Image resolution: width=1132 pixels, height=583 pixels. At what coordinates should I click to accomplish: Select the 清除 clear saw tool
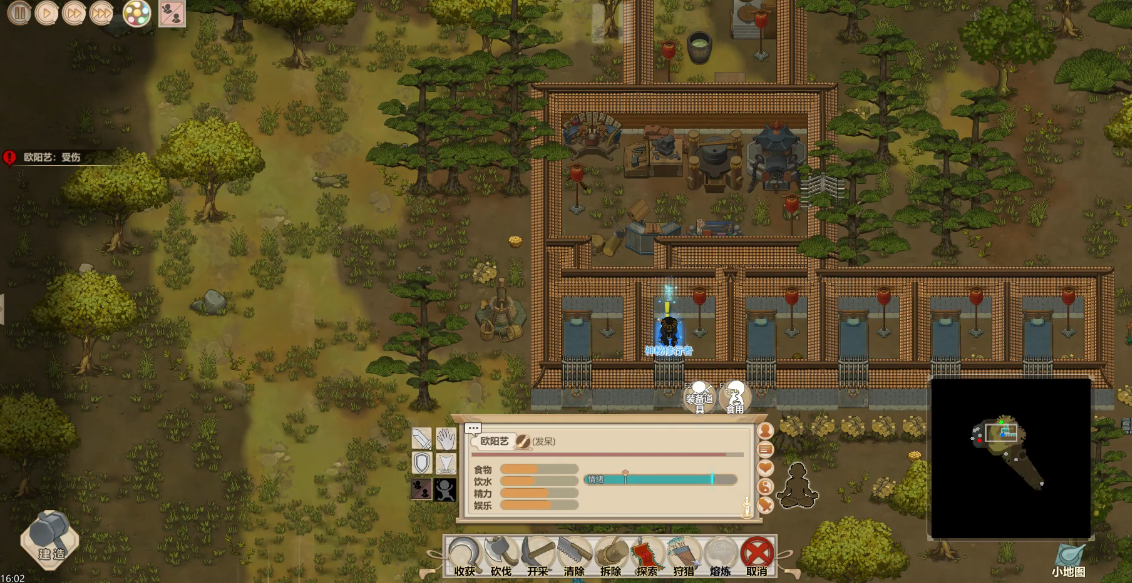point(574,555)
